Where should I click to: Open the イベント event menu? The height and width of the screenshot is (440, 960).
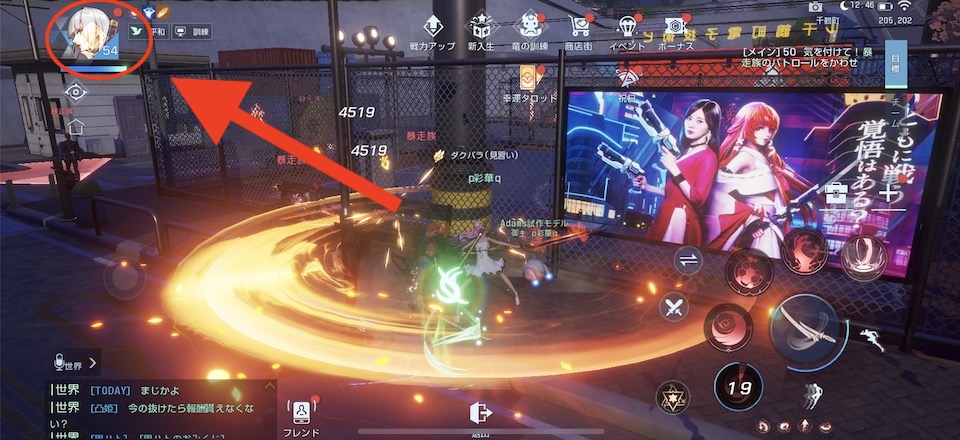pyautogui.click(x=628, y=31)
